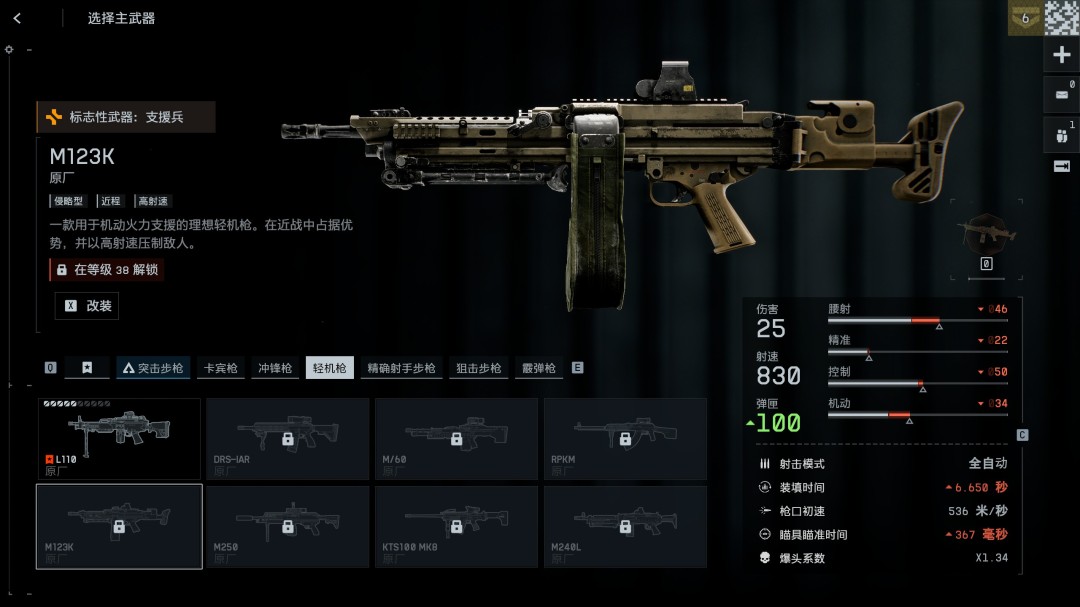The image size is (1080, 607).
Task: Open the 精确射手步枪 category
Action: point(401,368)
